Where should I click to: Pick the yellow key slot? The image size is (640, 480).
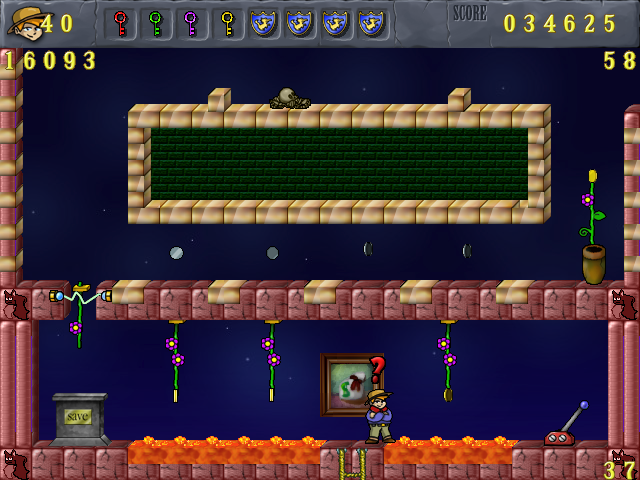228,23
